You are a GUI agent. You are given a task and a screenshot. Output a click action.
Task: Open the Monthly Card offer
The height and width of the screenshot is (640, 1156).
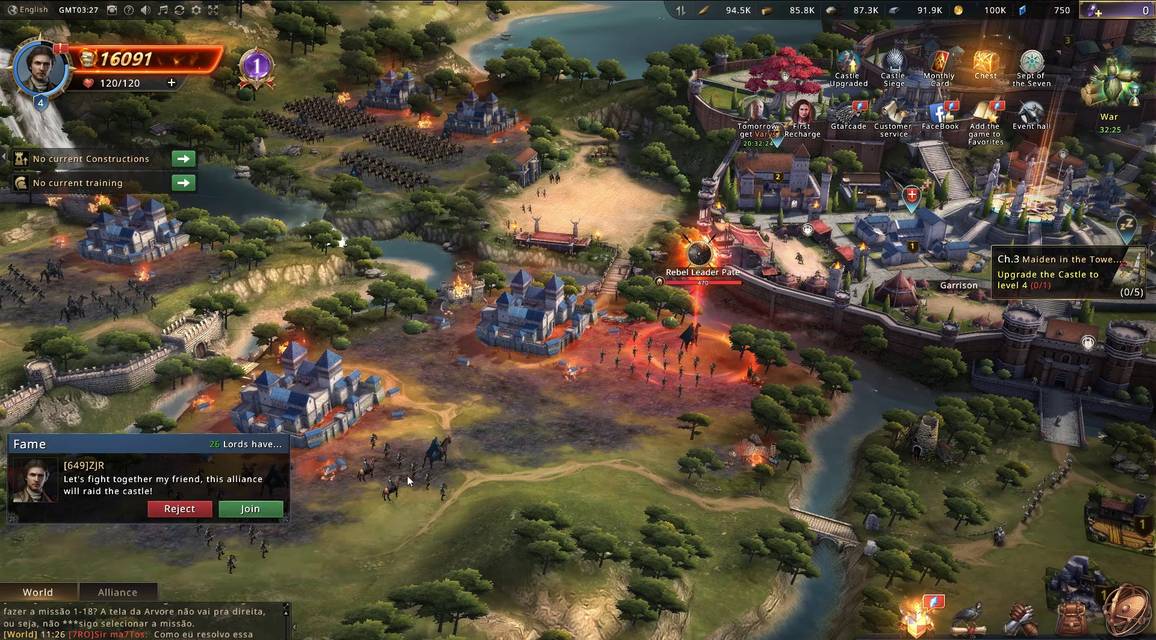939,65
